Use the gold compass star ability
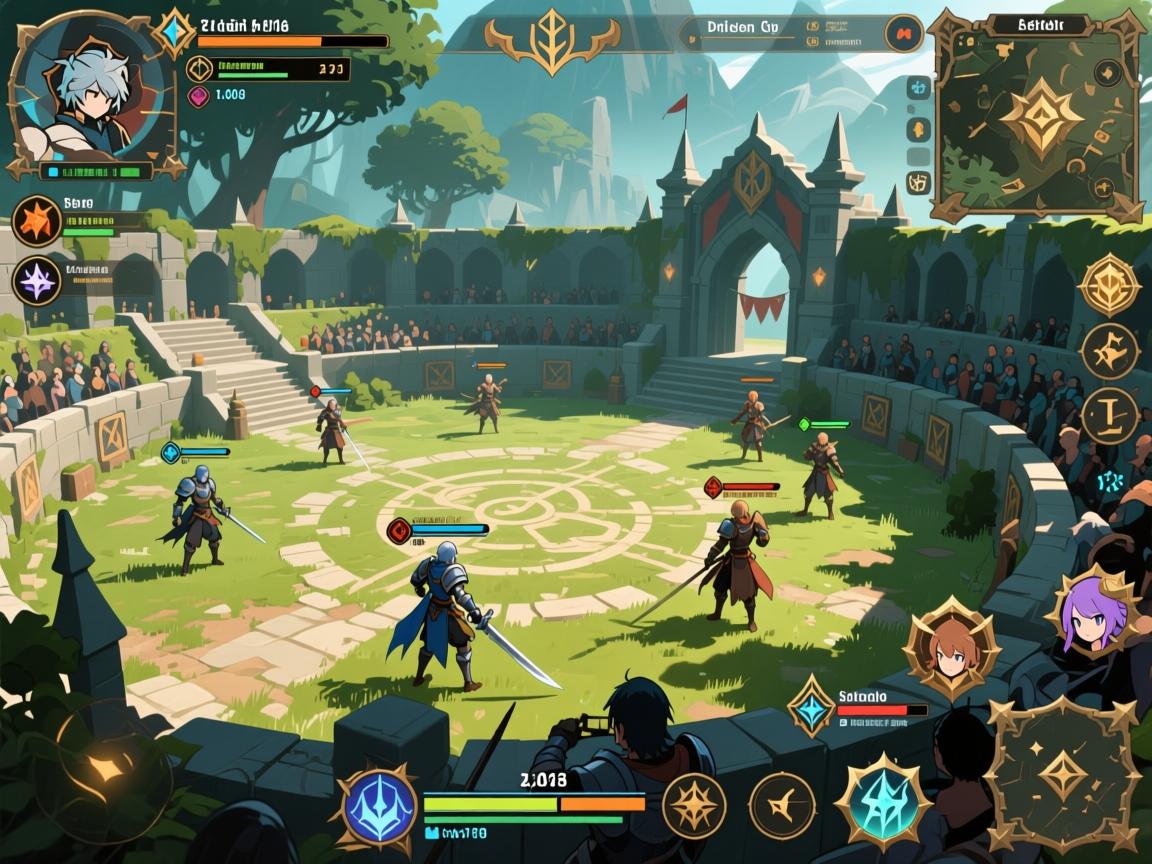 [x=694, y=805]
